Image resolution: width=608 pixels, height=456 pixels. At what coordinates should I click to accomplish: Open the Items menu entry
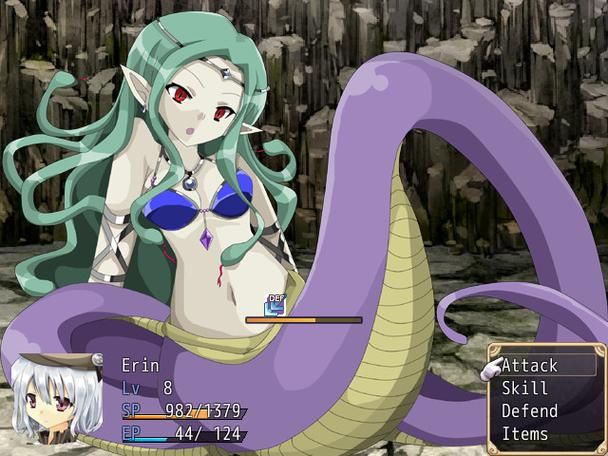(x=525, y=434)
